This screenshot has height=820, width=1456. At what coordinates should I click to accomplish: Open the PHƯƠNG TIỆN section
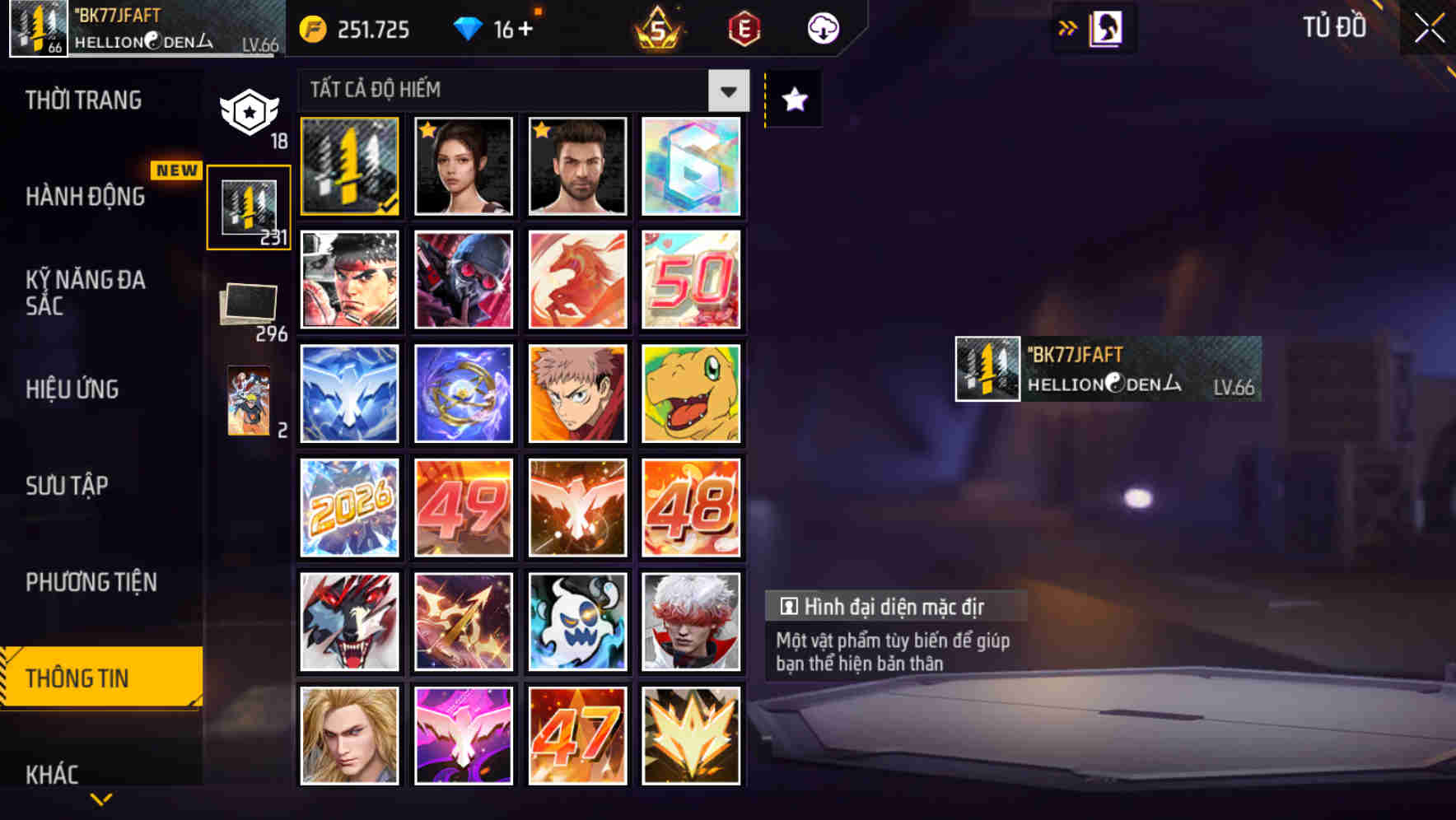click(x=92, y=582)
